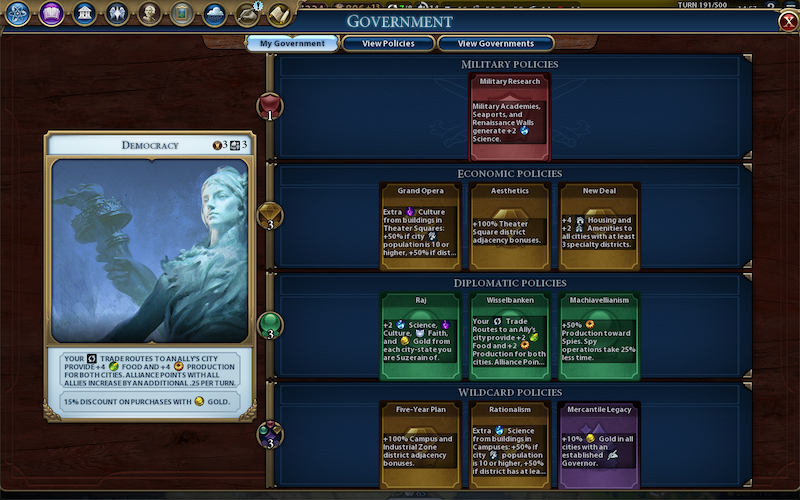Viewport: 800px width, 500px height.
Task: Choose the Mercantile Legacy policy card
Action: (599, 445)
